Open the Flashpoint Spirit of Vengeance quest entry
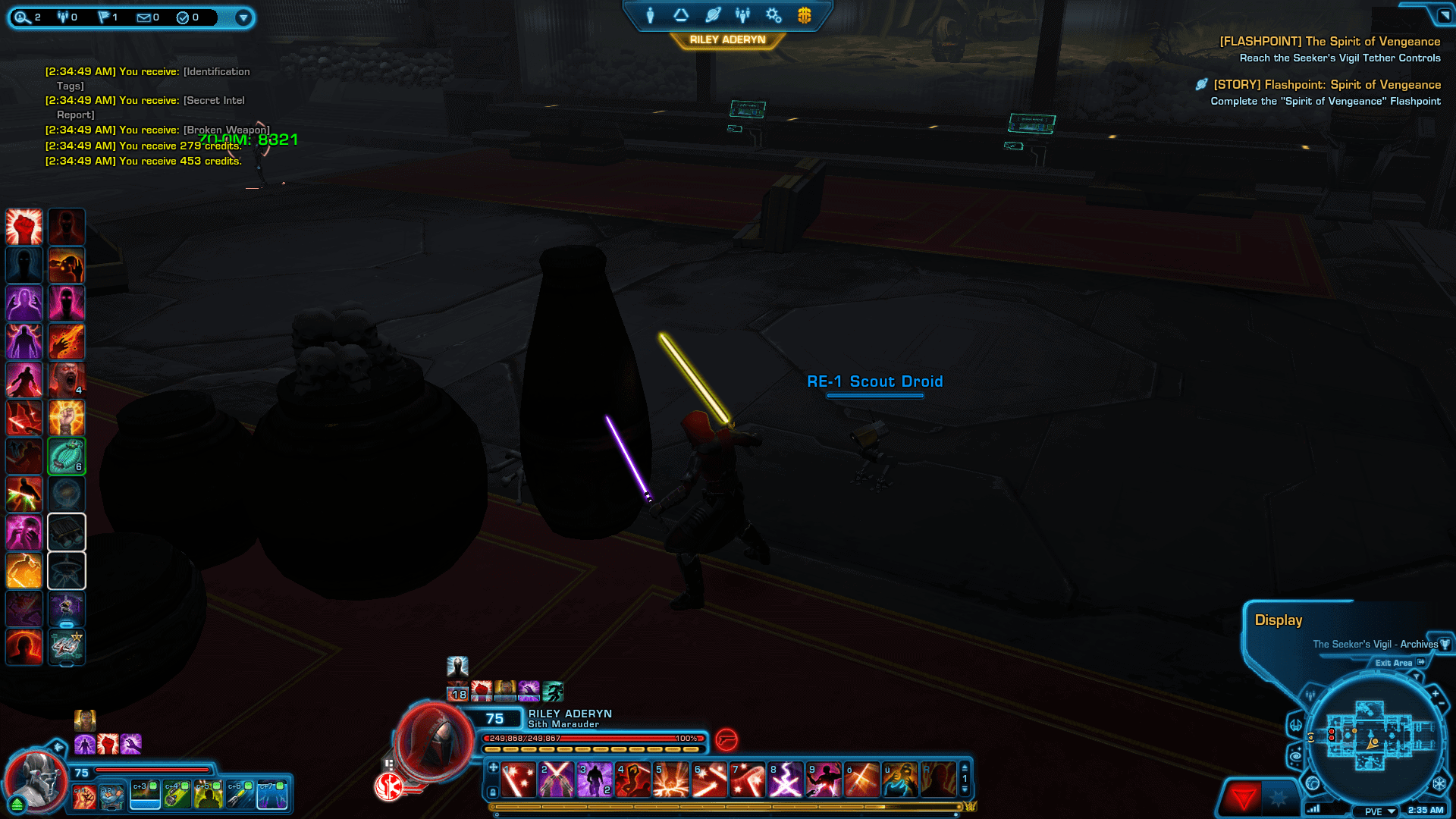 pos(1326,84)
